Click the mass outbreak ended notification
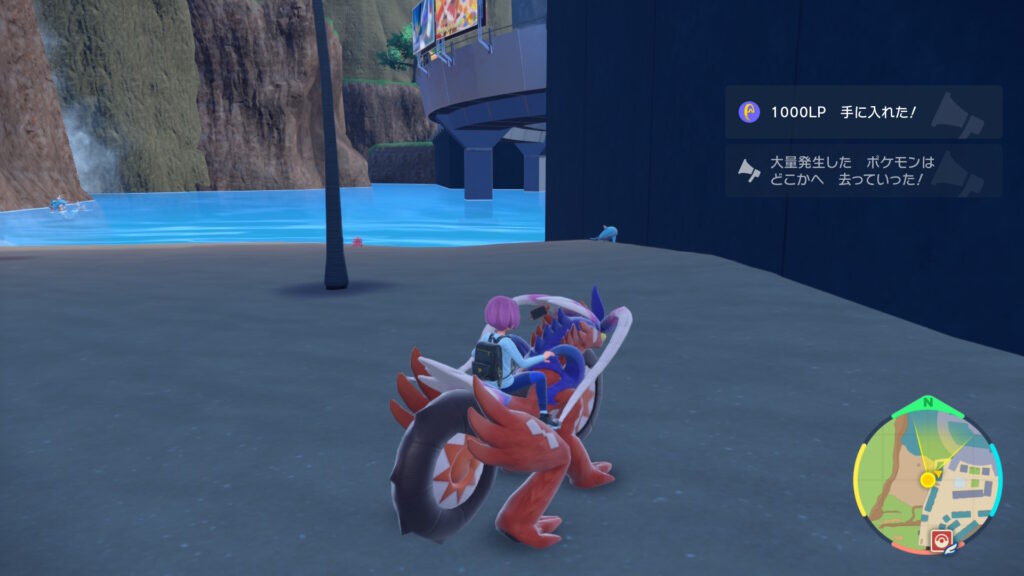Screen dimensions: 1024x576 coord(862,170)
